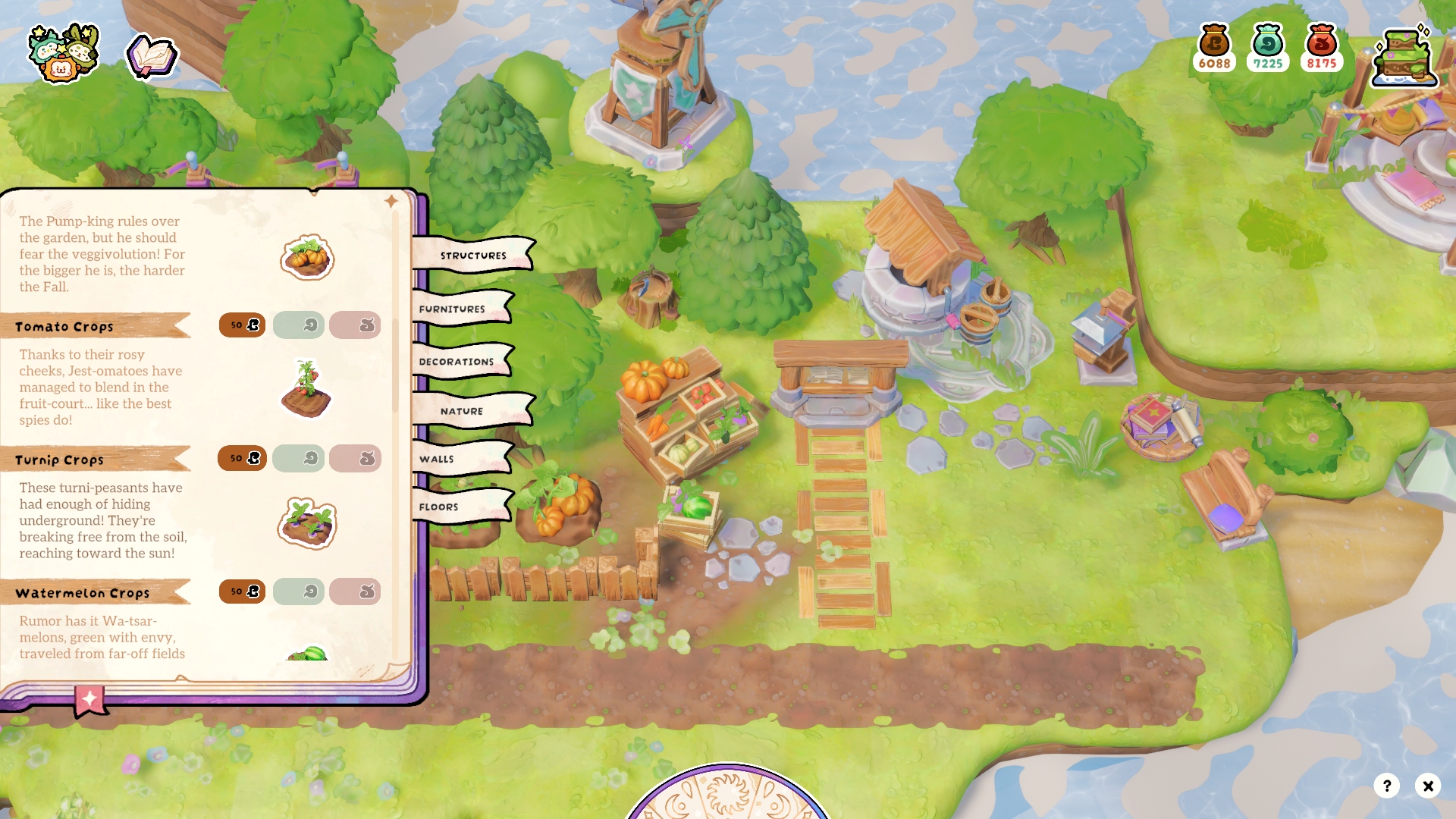Screen dimensions: 1456x819
Task: Buy Tomato Crops for 50 brown coins
Action: click(243, 325)
